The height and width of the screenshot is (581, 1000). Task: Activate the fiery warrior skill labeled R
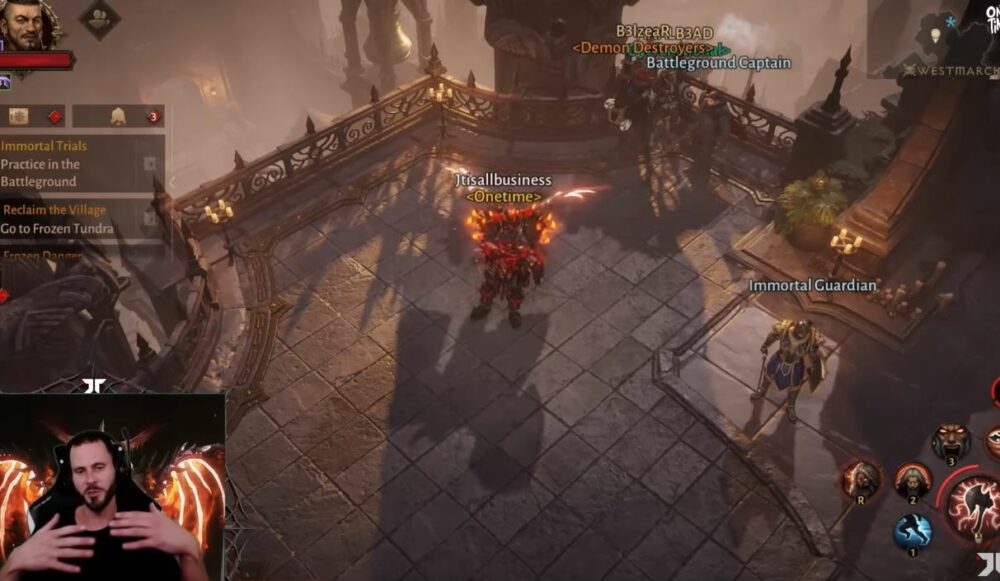point(860,479)
